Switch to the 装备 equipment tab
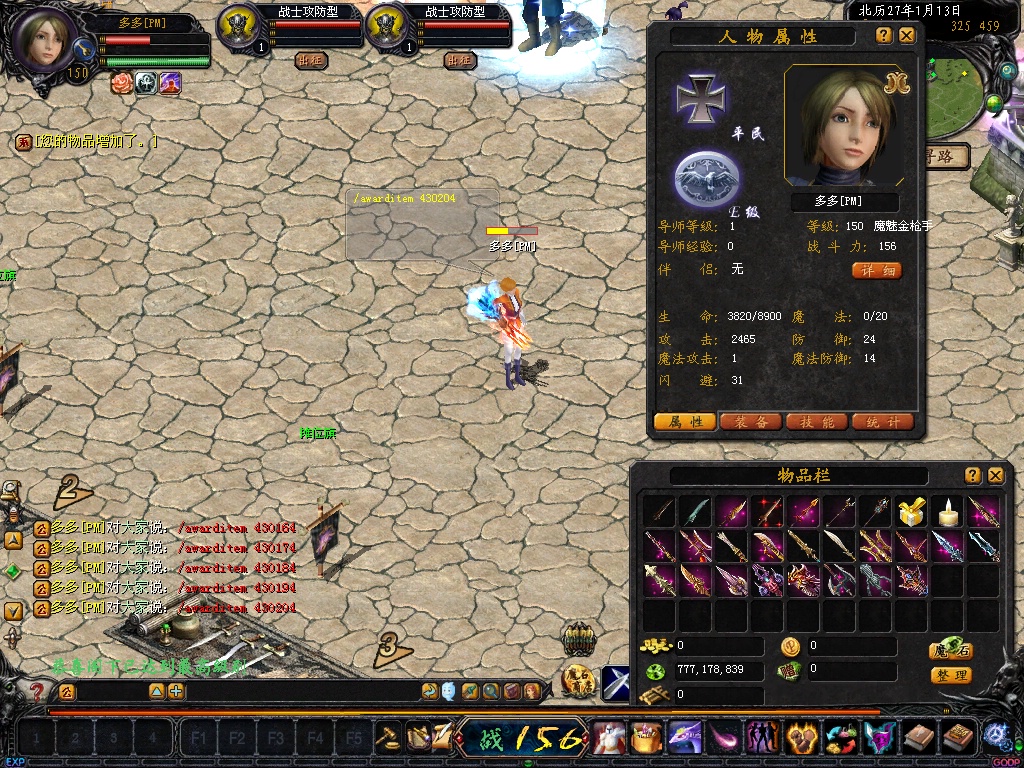Image resolution: width=1024 pixels, height=768 pixels. point(750,422)
